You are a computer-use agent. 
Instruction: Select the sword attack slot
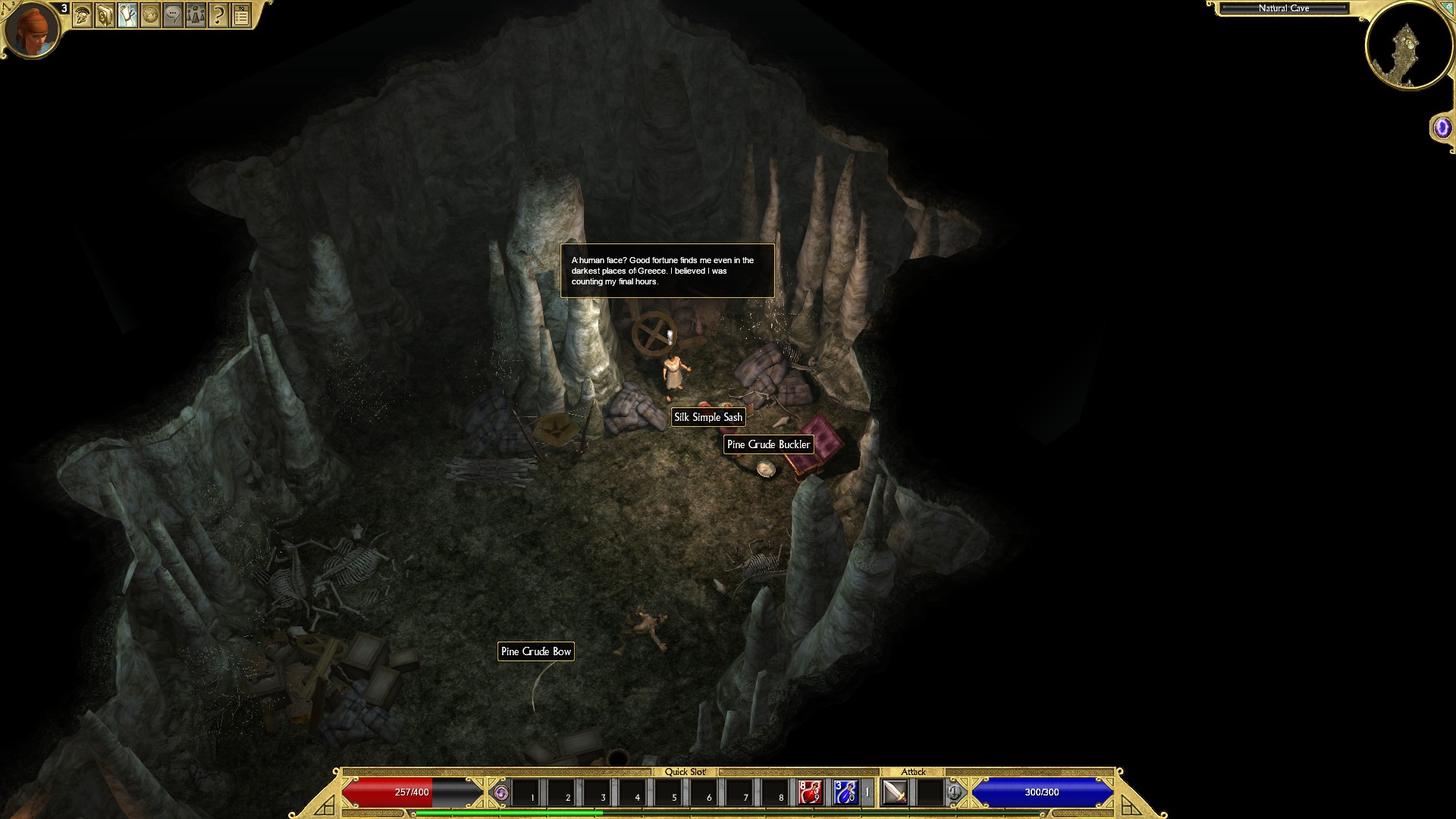[896, 792]
